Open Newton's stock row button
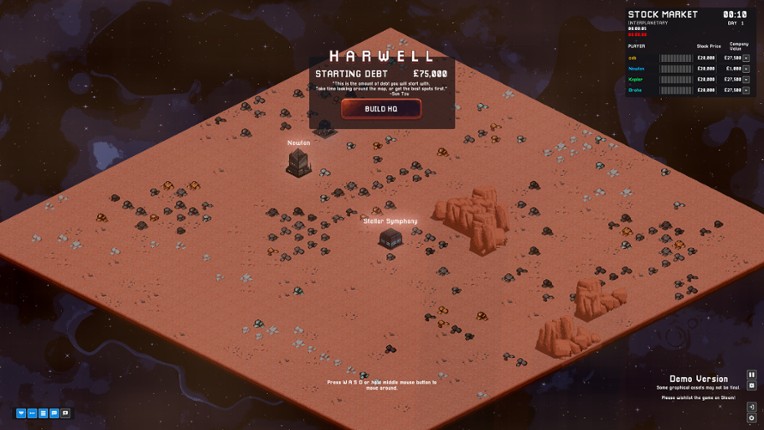Image resolution: width=764 pixels, height=430 pixels. 745,68
